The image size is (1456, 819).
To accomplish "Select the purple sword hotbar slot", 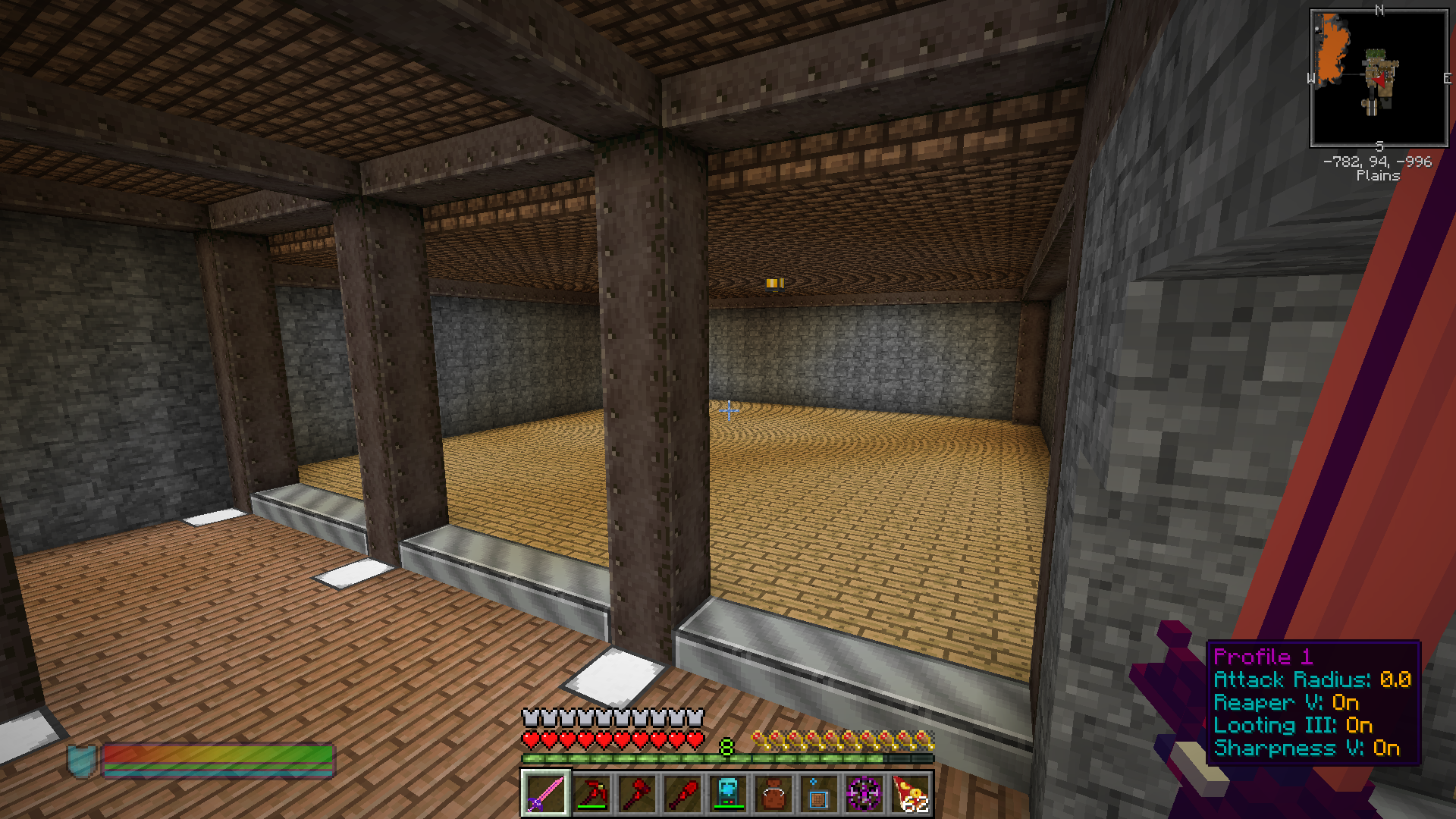I will tap(545, 793).
